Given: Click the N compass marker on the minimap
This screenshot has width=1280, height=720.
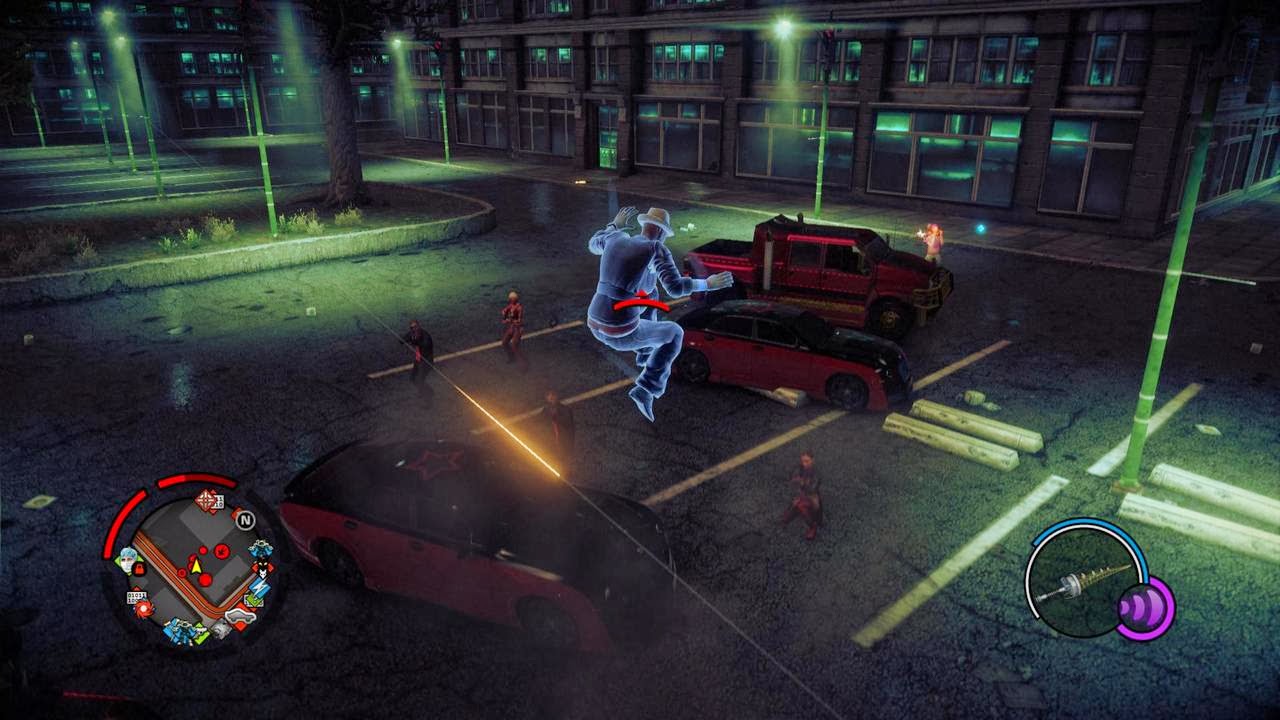Looking at the screenshot, I should pyautogui.click(x=247, y=519).
